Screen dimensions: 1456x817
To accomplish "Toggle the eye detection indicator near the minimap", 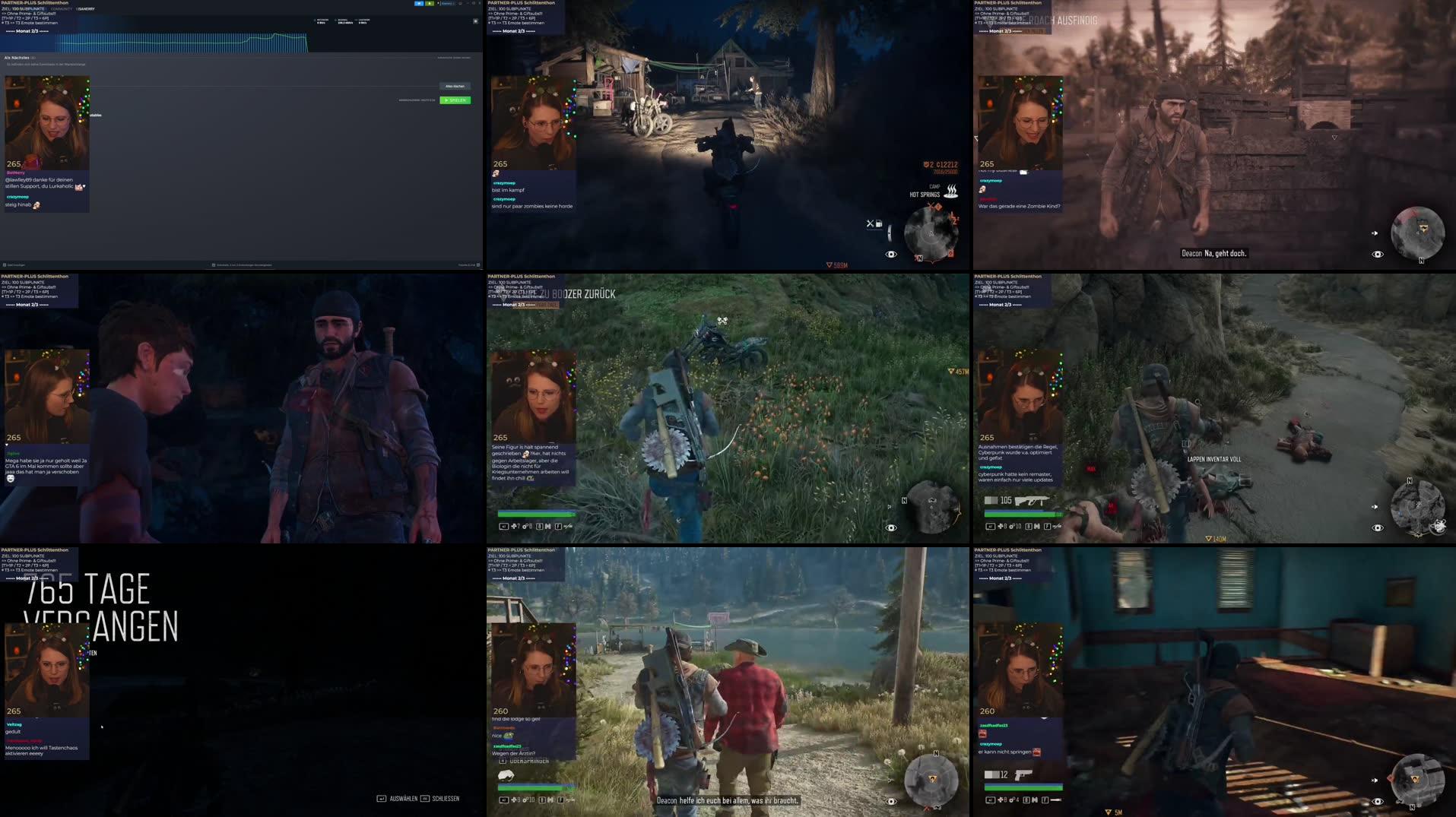I will (891, 255).
